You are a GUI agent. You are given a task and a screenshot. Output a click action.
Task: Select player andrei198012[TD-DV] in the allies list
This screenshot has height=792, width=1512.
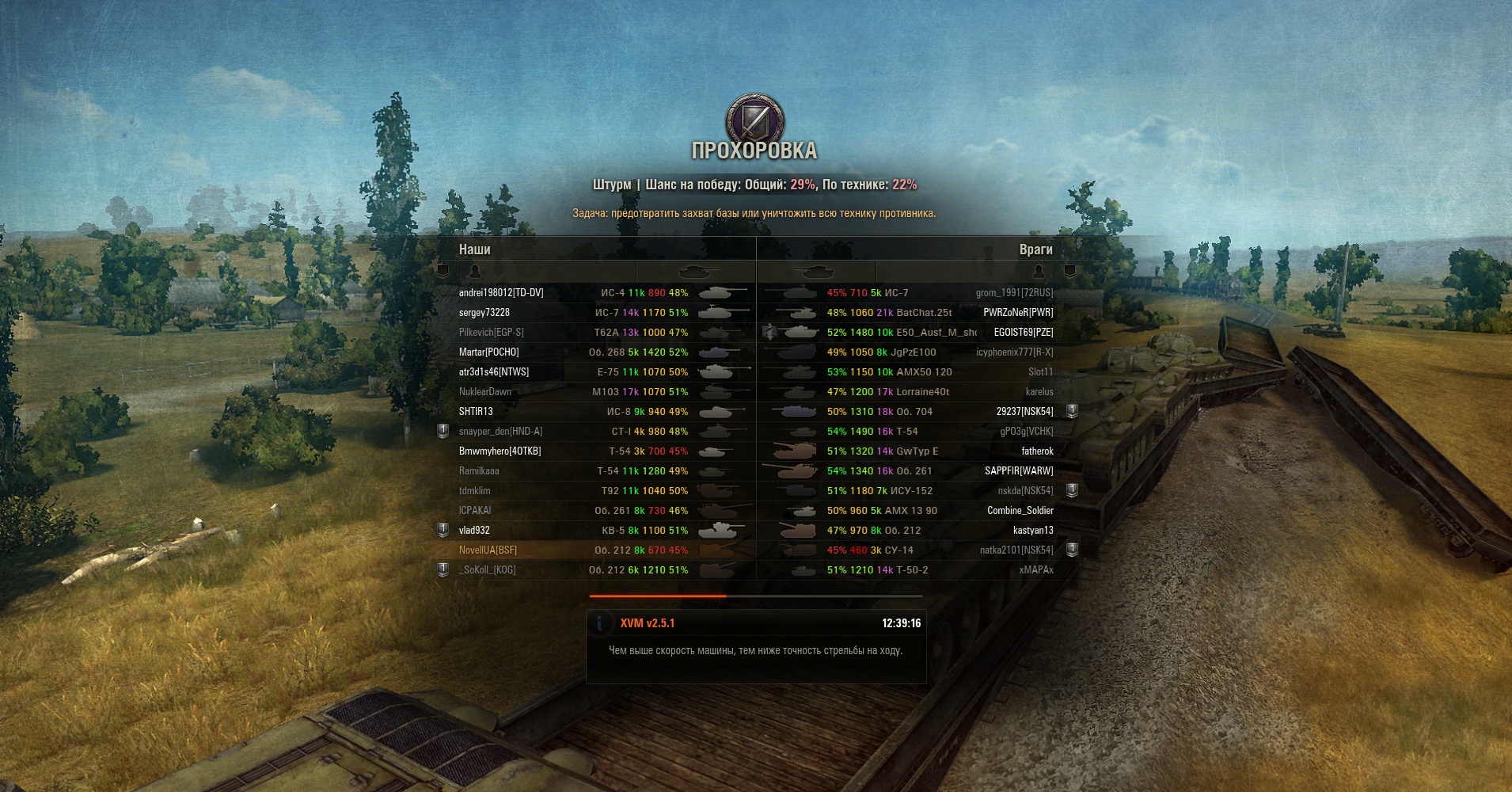[x=501, y=293]
